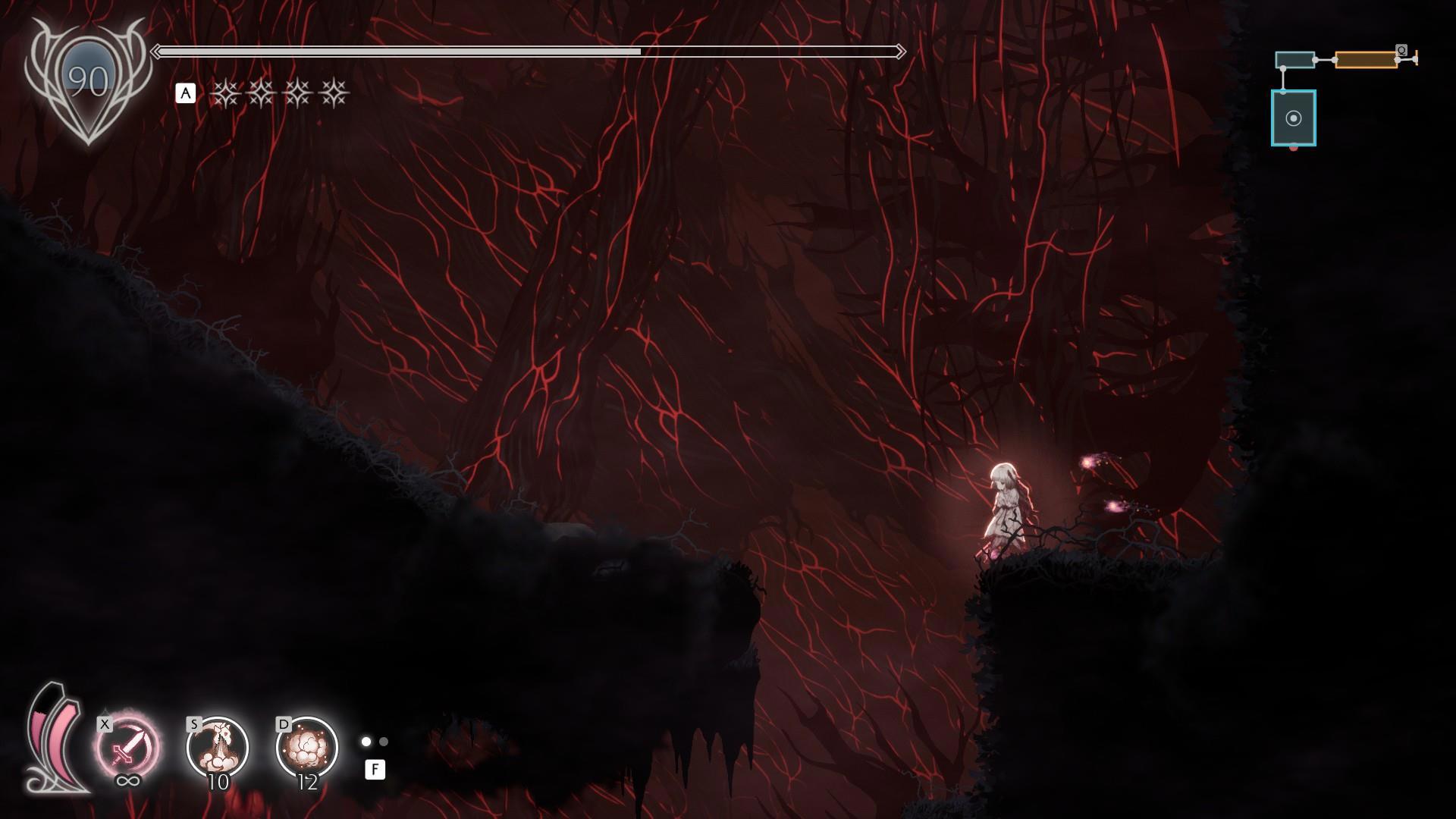Use the spirit skill with 10 charges
Screen dimensions: 1456x819
tap(218, 748)
